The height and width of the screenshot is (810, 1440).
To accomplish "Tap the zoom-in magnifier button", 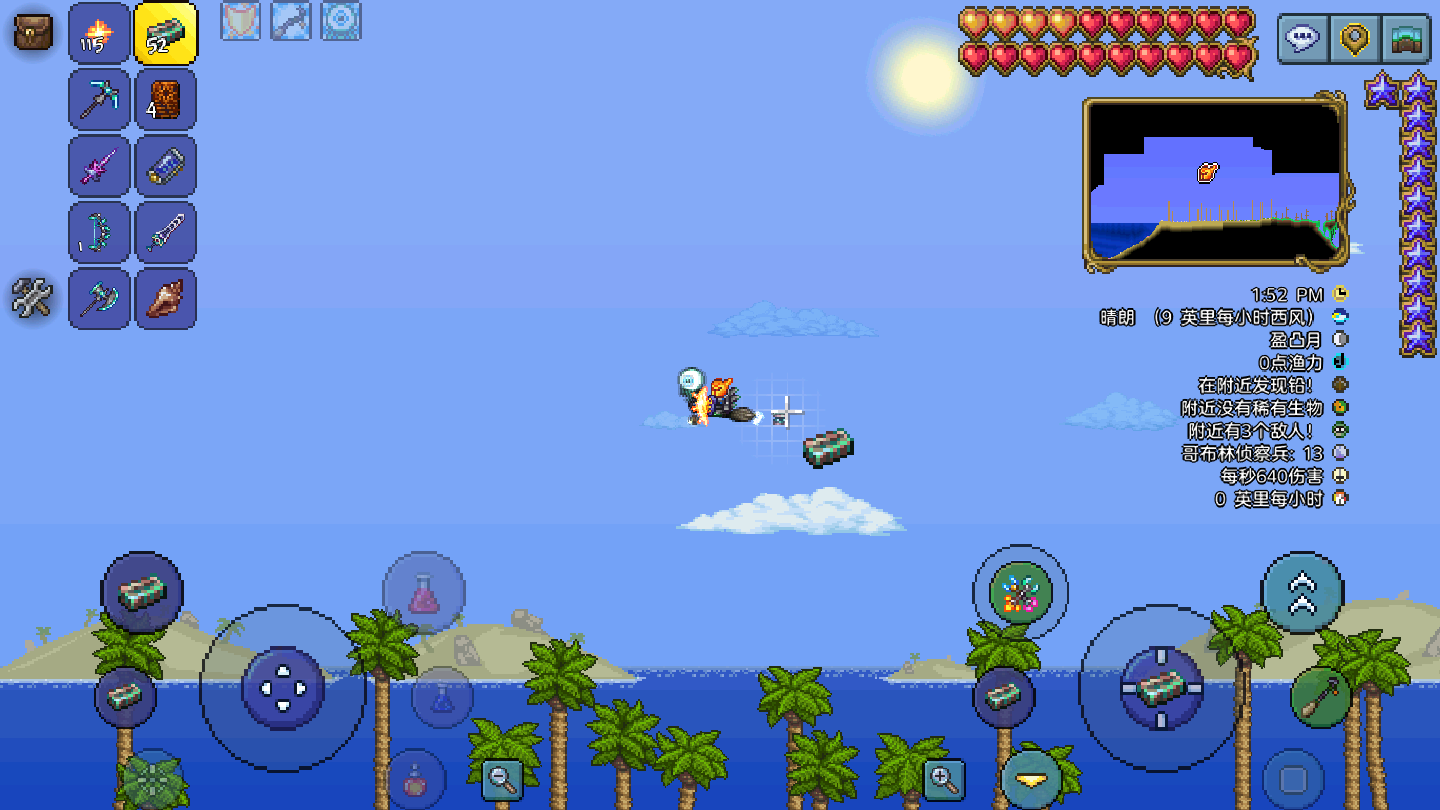I will (x=943, y=779).
